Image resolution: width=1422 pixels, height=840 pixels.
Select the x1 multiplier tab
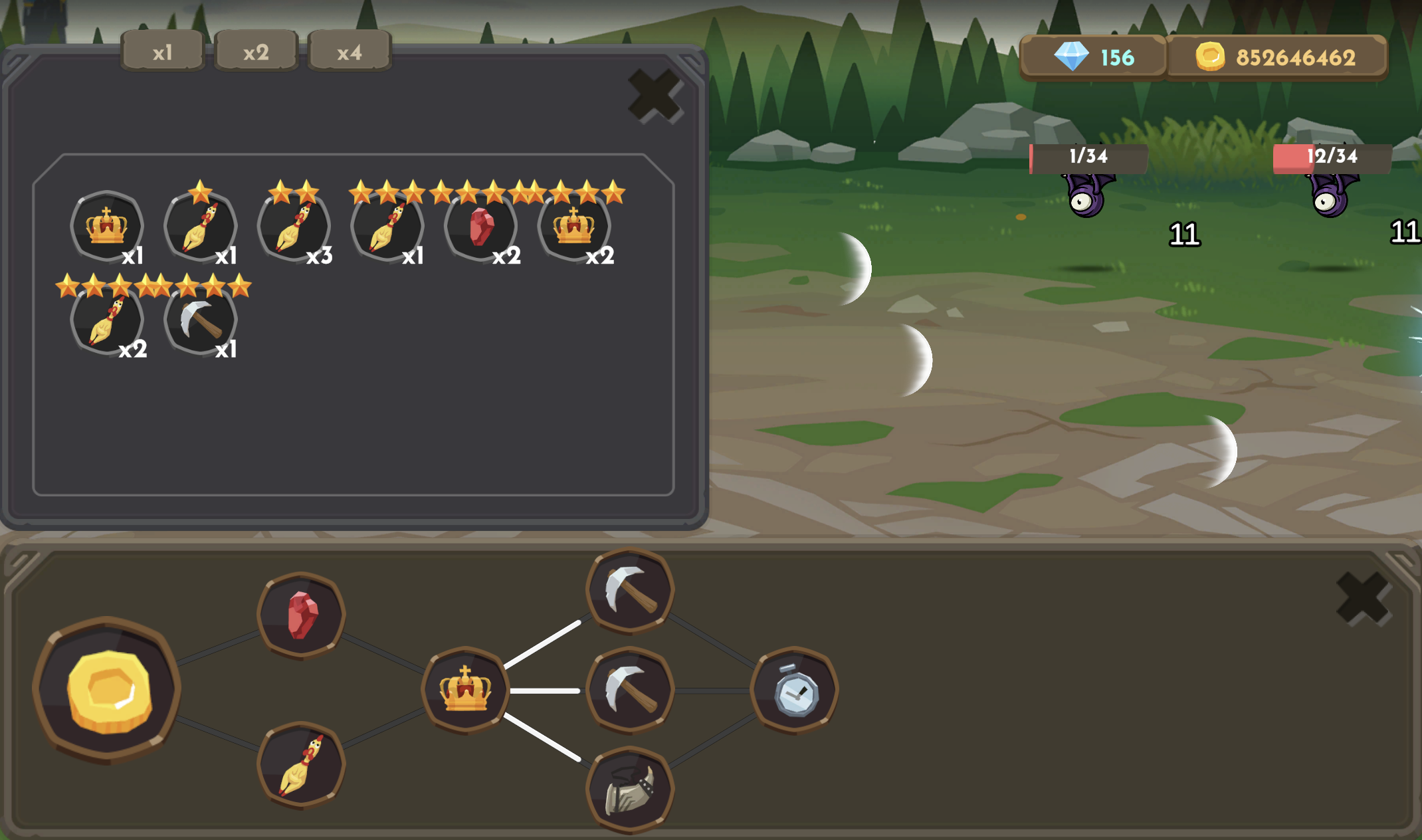coord(163,52)
